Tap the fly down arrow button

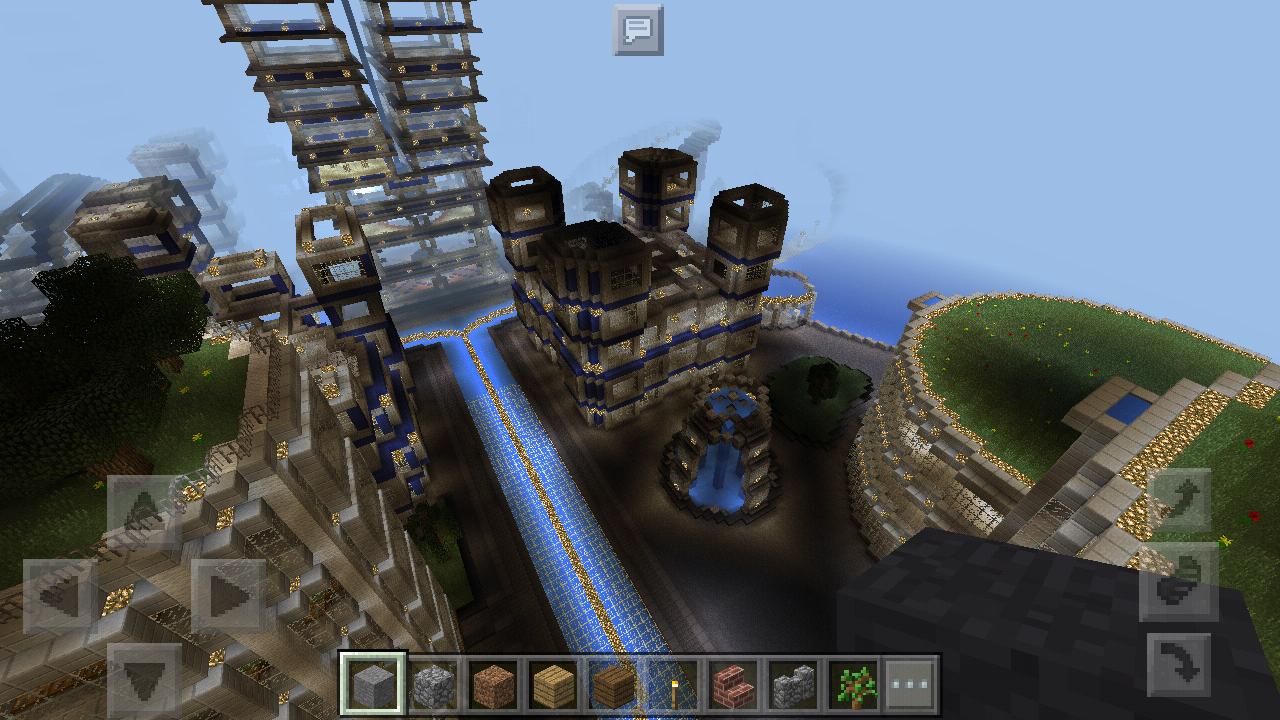pos(1180,663)
